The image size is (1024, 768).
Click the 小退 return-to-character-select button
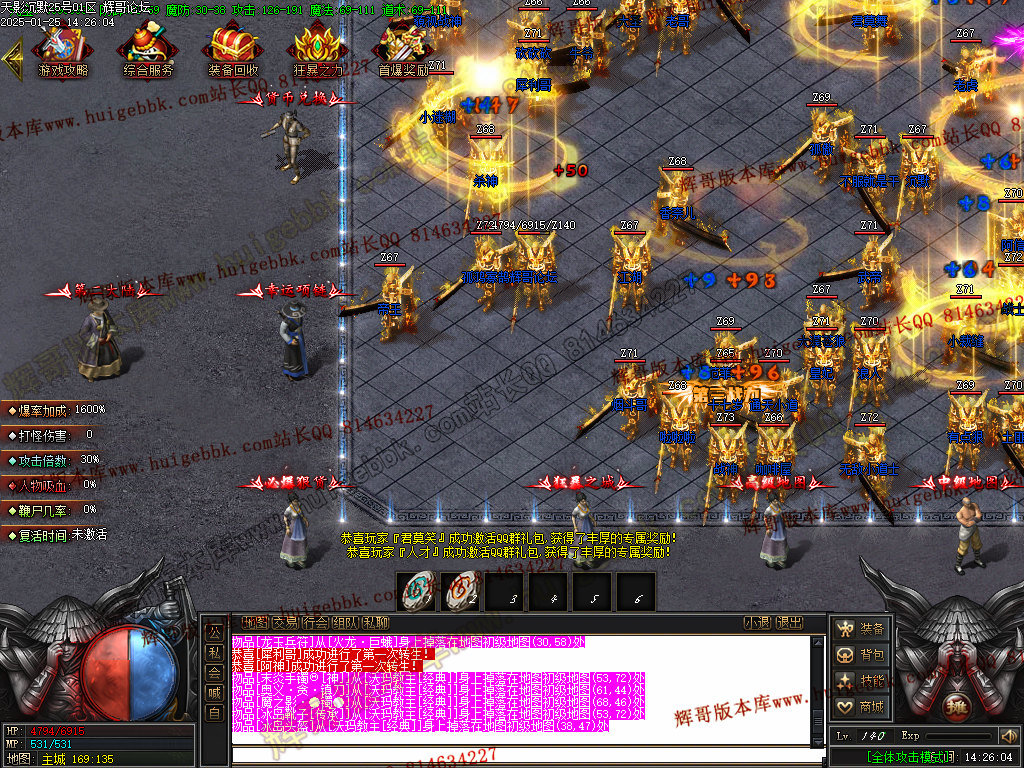[x=757, y=622]
